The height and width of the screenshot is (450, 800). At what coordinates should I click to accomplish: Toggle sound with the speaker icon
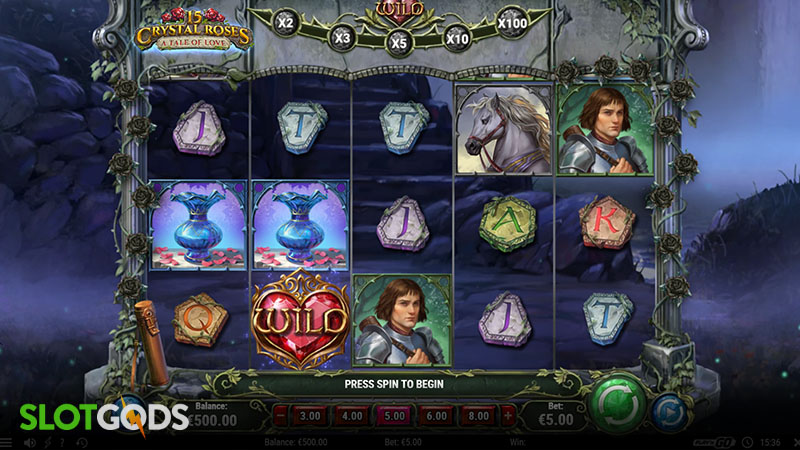(31, 442)
